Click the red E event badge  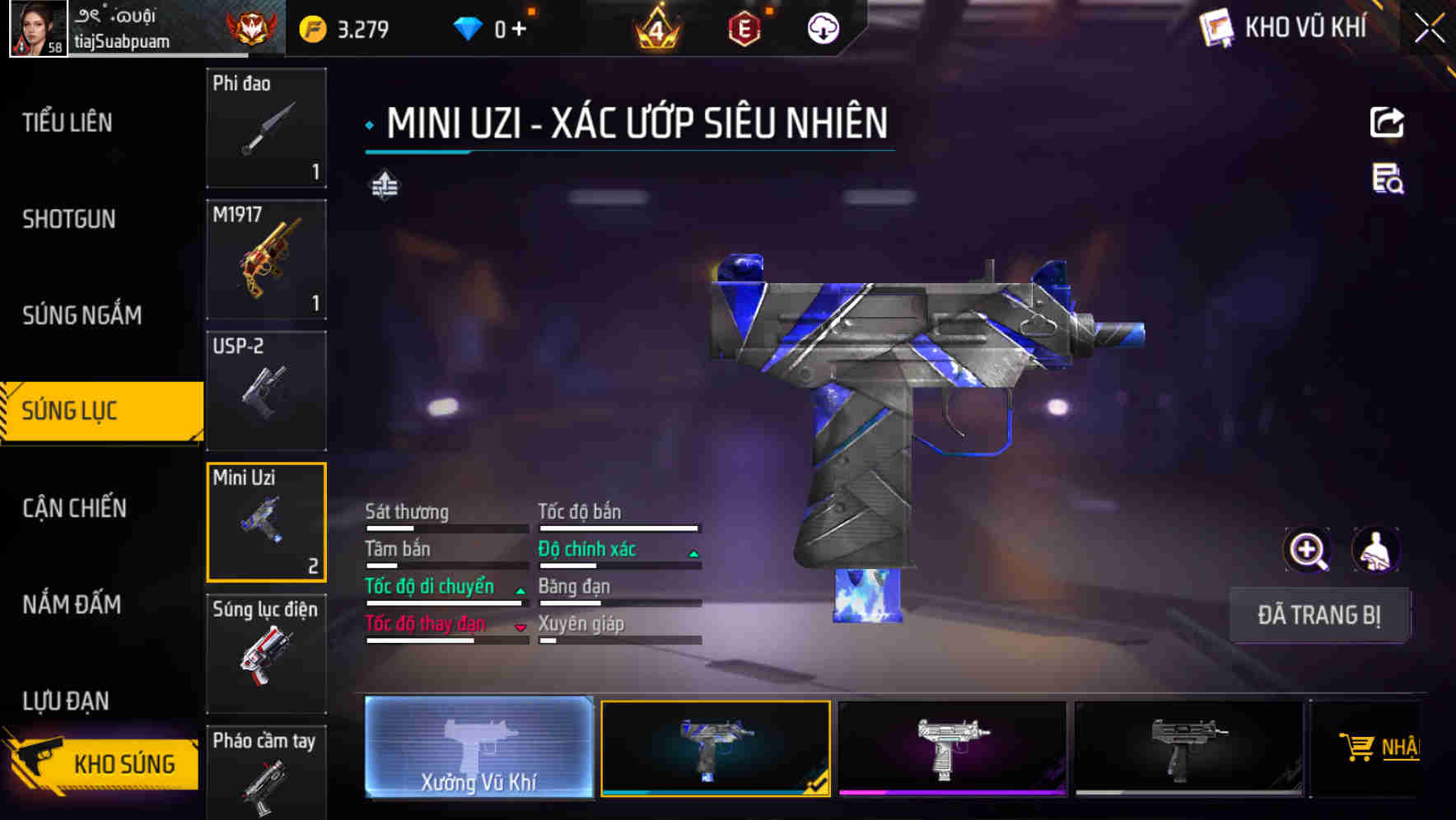pyautogui.click(x=744, y=28)
